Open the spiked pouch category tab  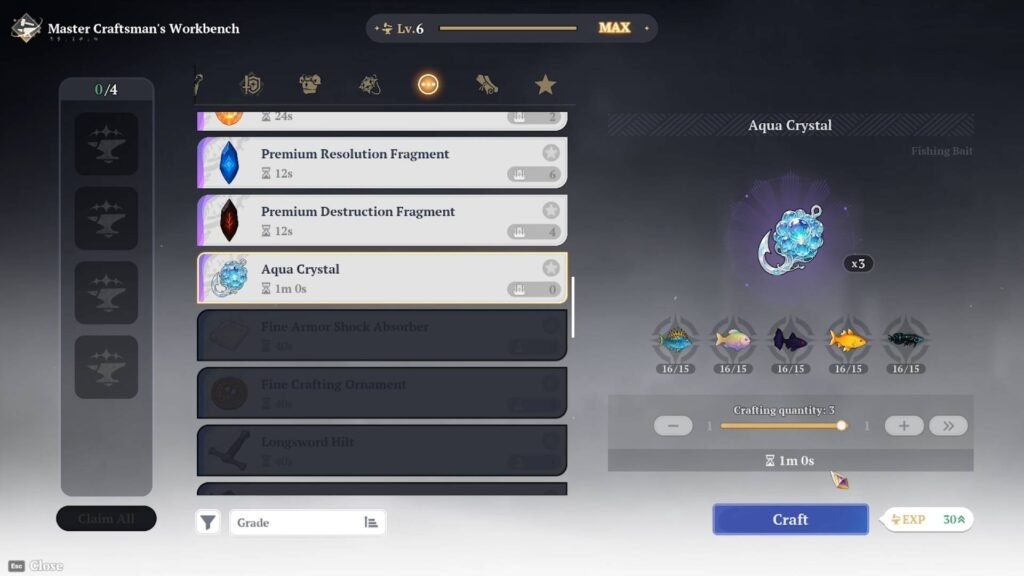point(370,85)
